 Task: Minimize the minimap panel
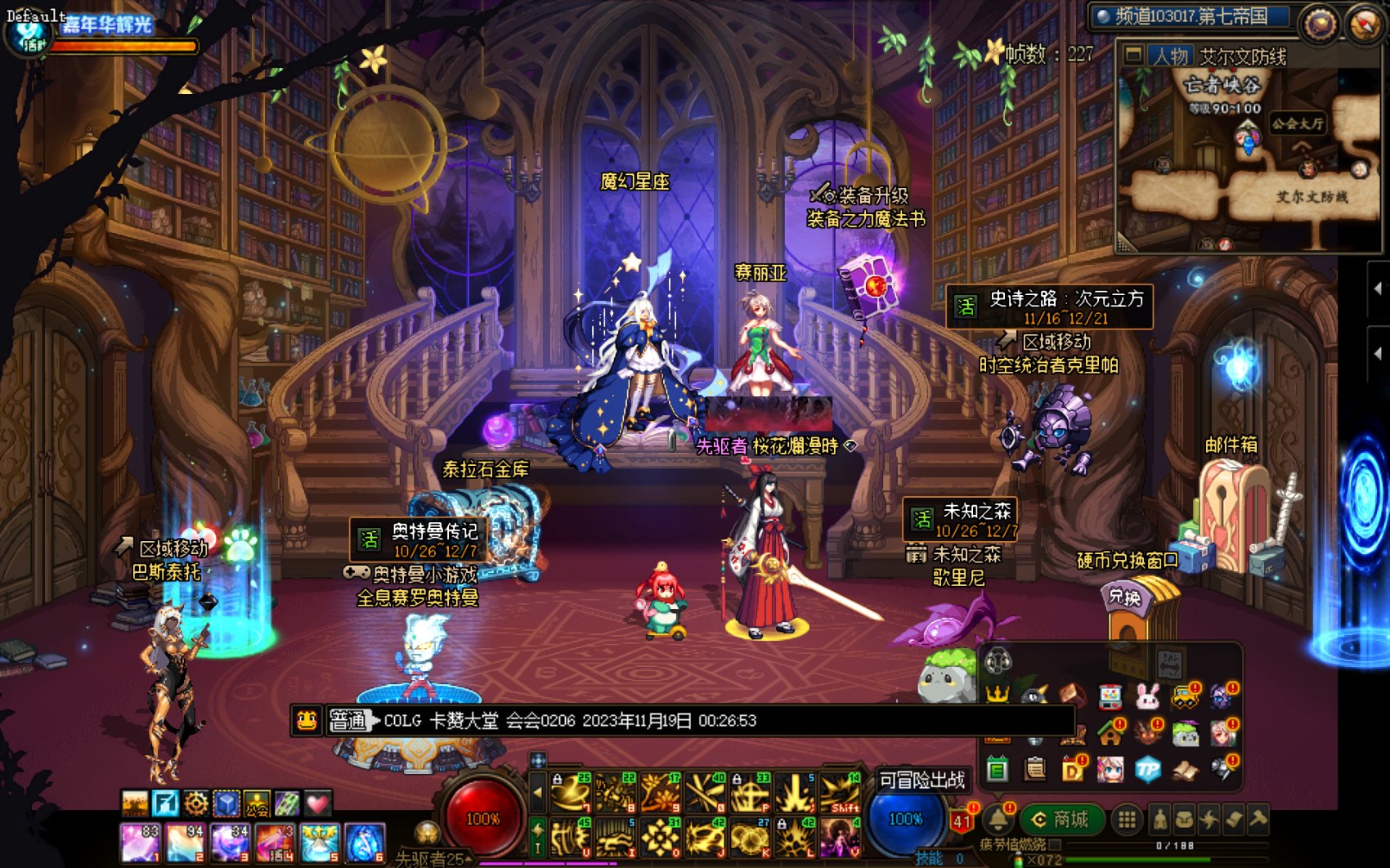coord(1133,56)
